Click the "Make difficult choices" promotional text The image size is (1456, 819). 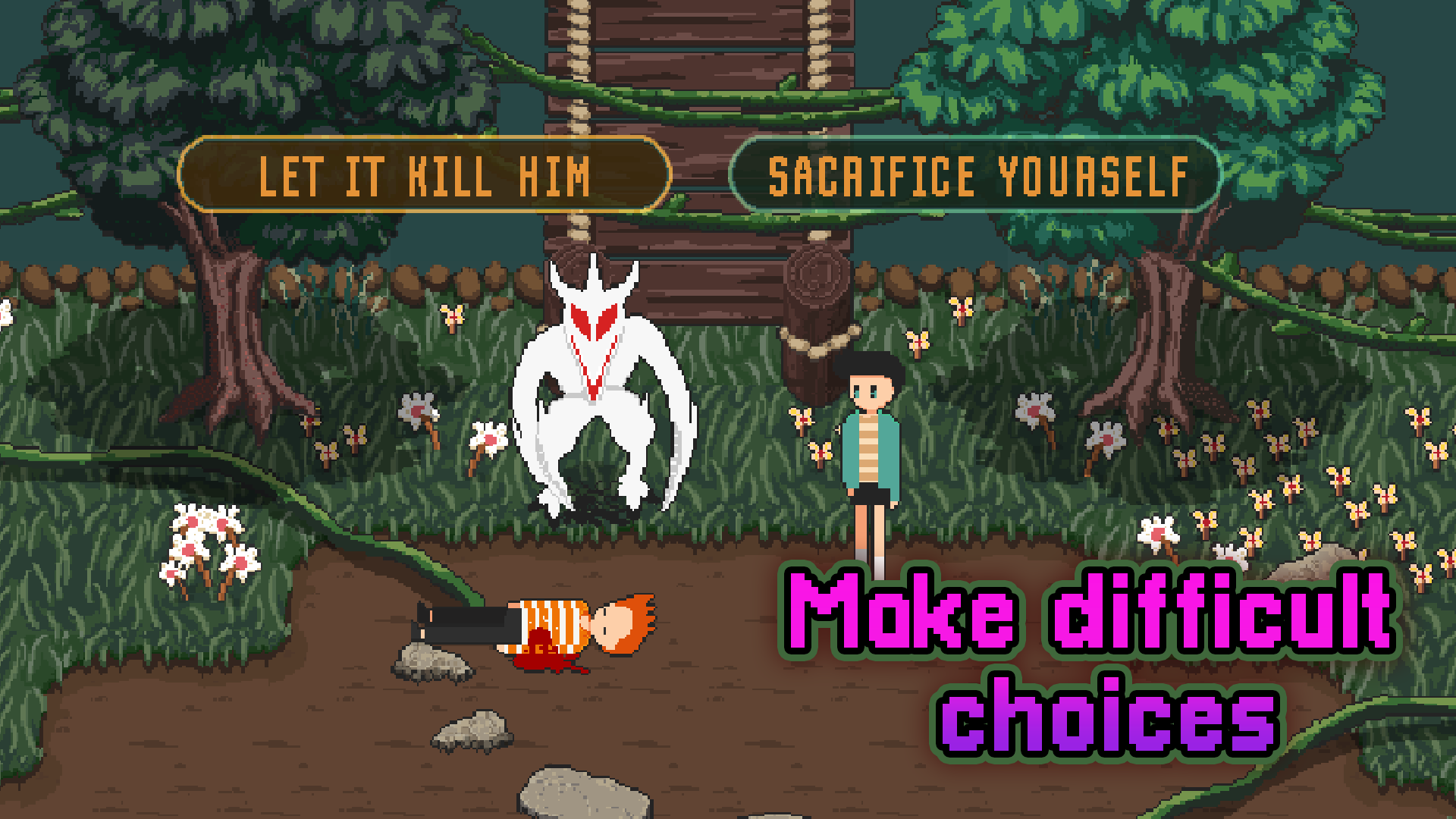coord(1092,660)
